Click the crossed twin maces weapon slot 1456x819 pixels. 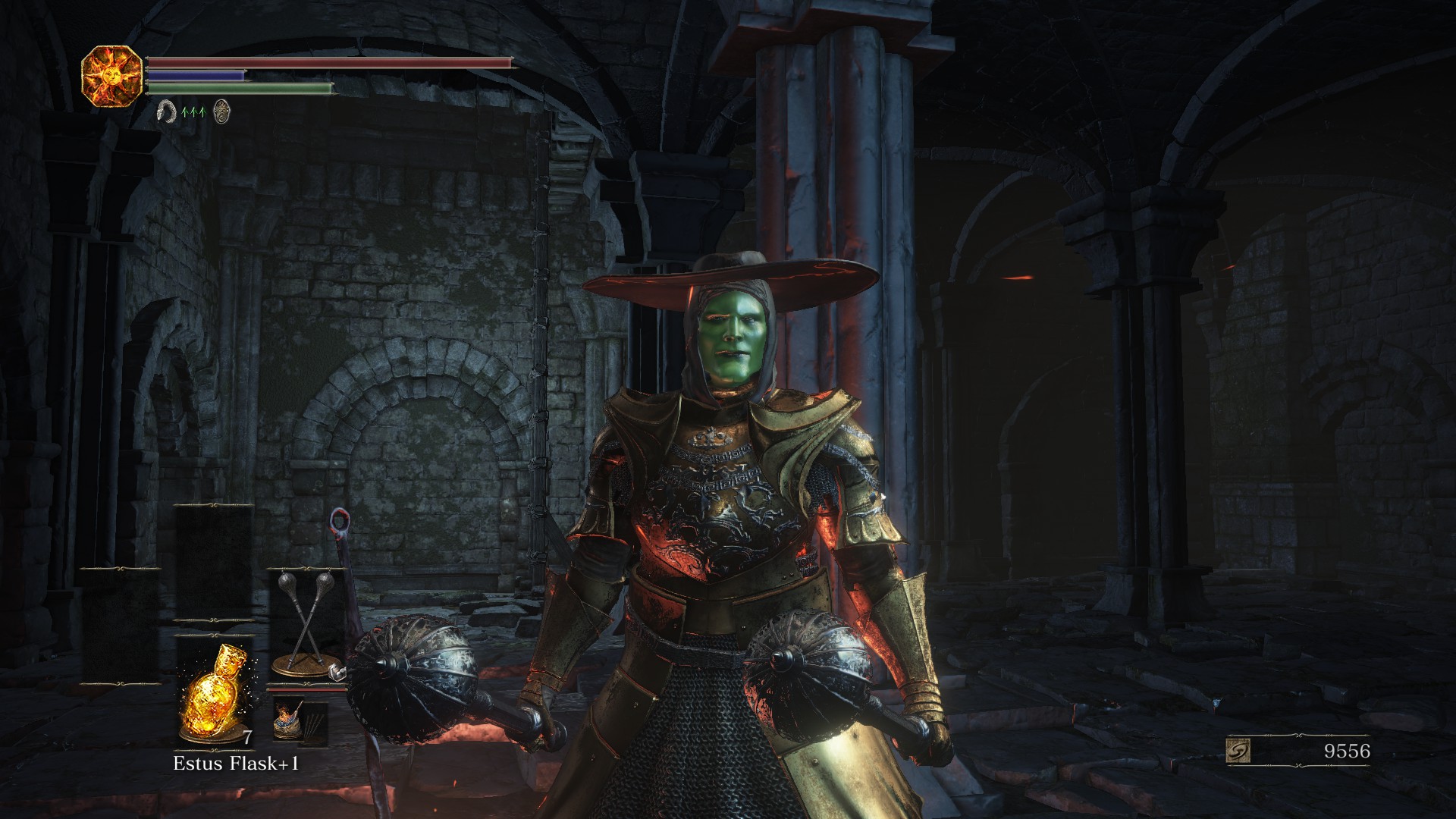pos(306,623)
